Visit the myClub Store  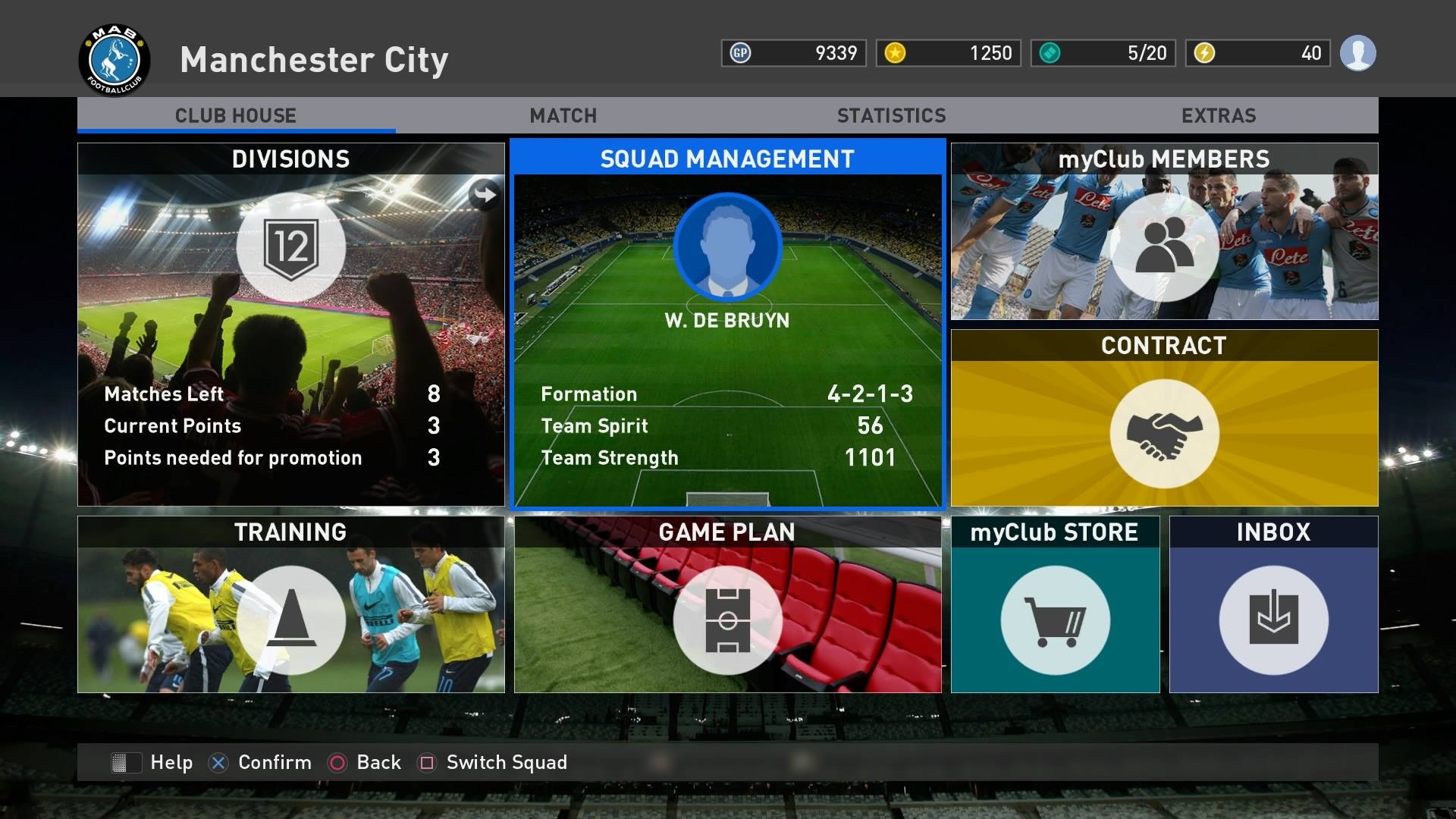pos(1055,604)
